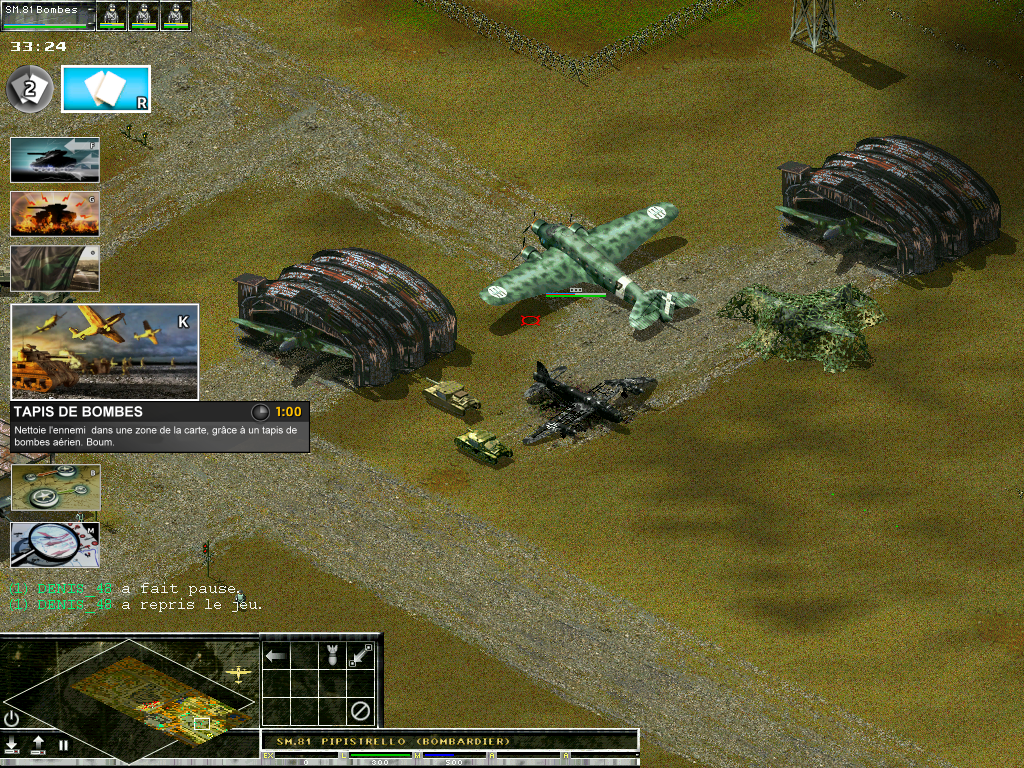Activate the speeding tank card
Screen dimensions: 1024x768
click(x=55, y=160)
